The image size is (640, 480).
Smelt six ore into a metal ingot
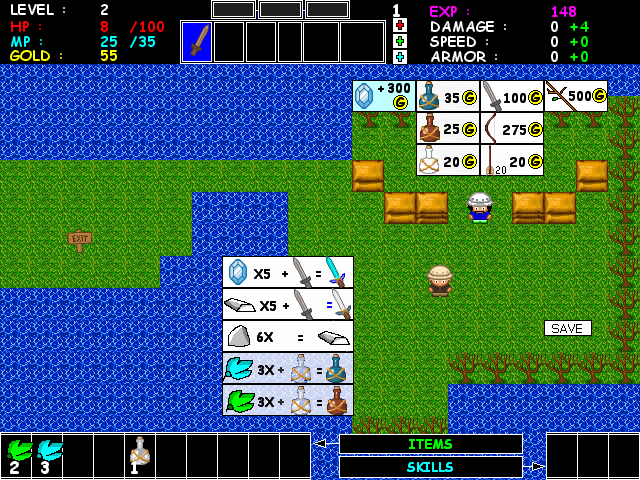[x=287, y=336]
